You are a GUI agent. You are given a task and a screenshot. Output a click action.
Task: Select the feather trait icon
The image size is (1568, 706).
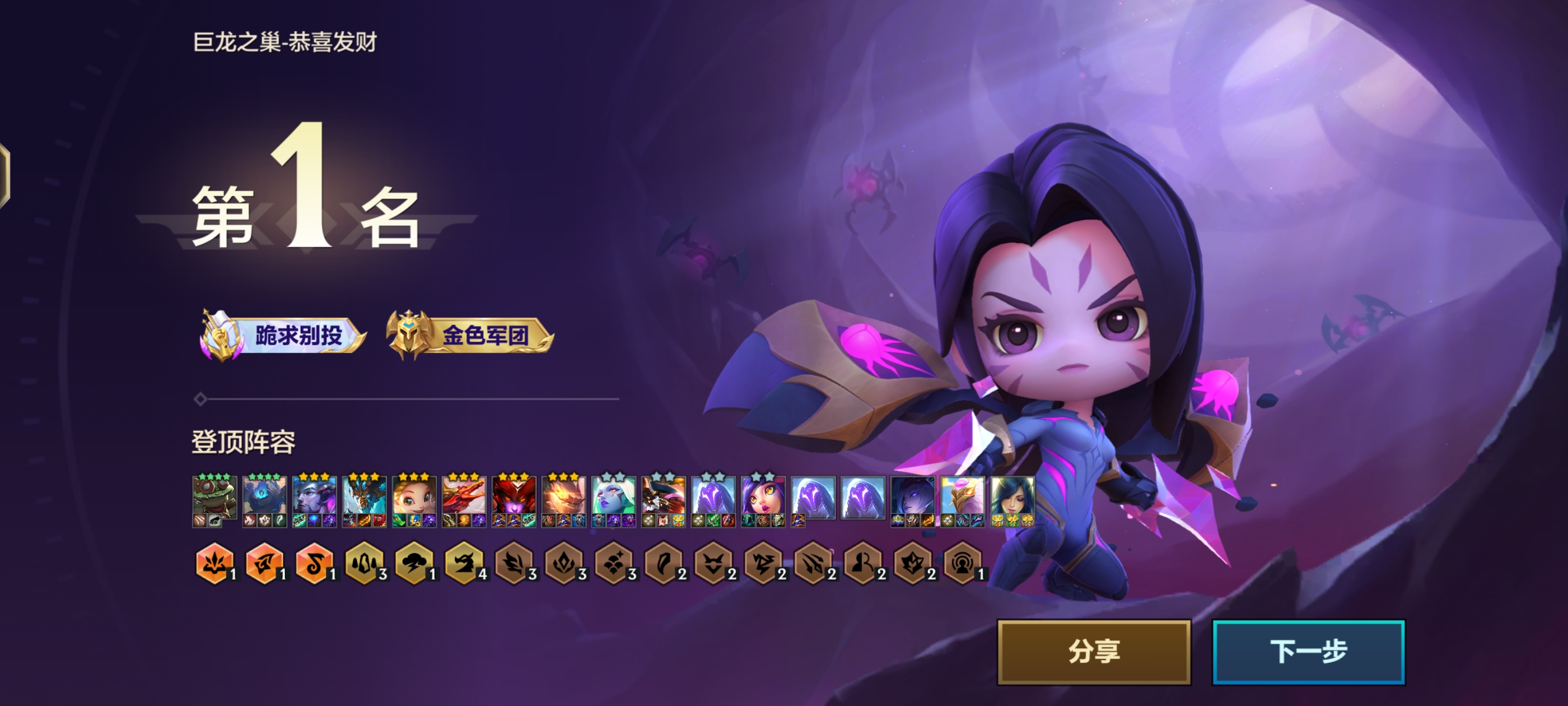point(663,564)
